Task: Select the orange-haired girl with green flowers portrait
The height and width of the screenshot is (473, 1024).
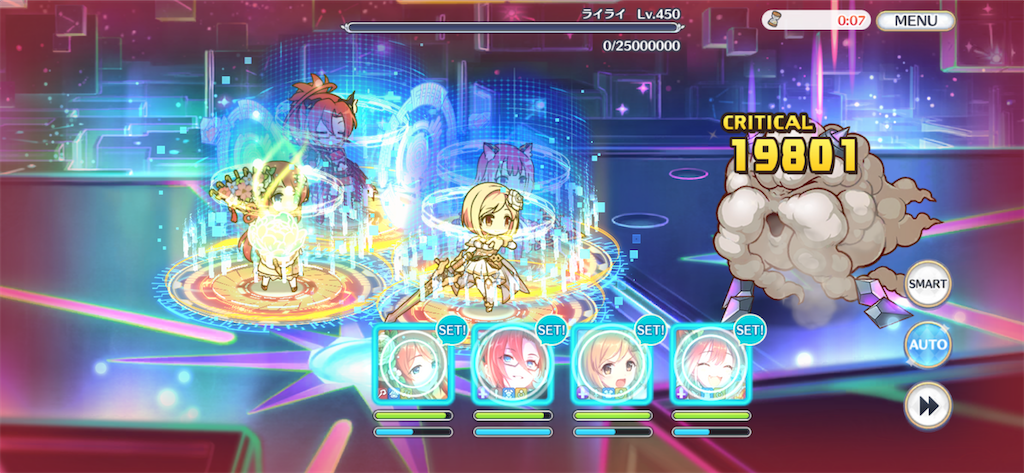Action: pyautogui.click(x=413, y=364)
